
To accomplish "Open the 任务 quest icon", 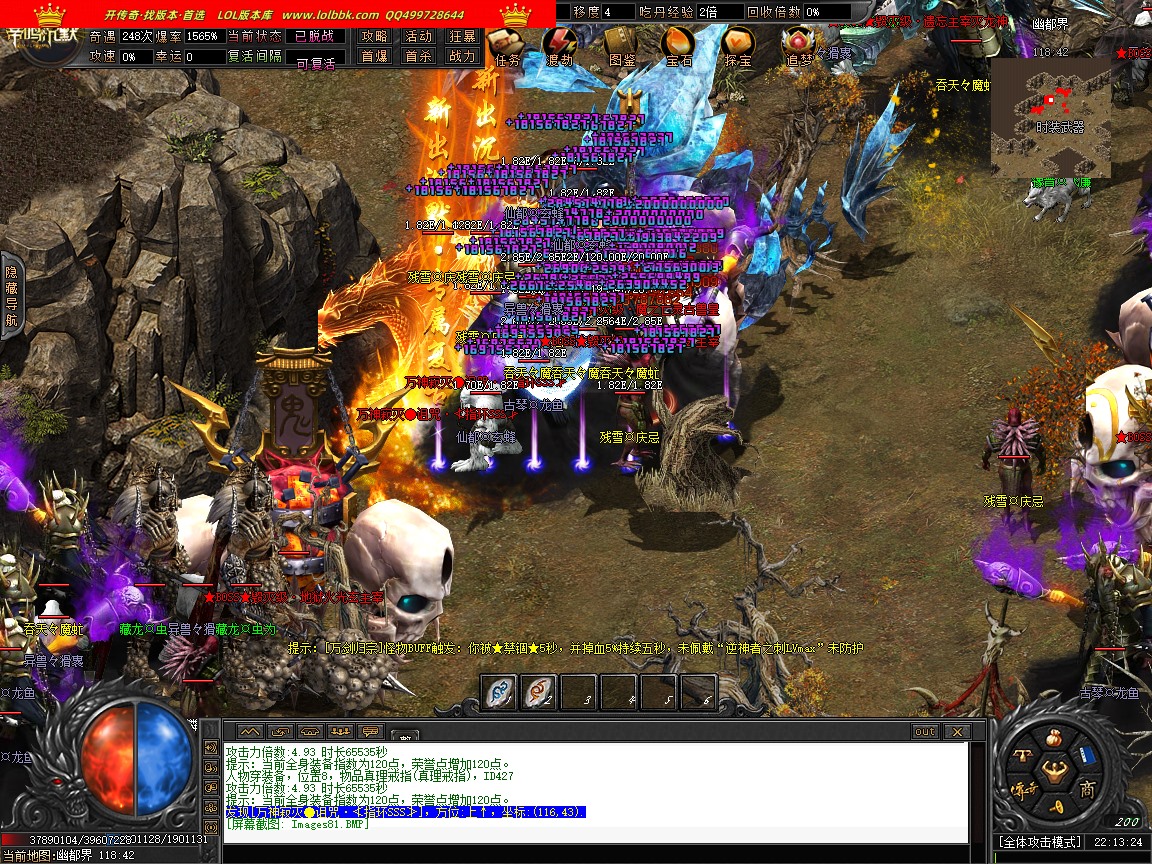I will coord(507,45).
